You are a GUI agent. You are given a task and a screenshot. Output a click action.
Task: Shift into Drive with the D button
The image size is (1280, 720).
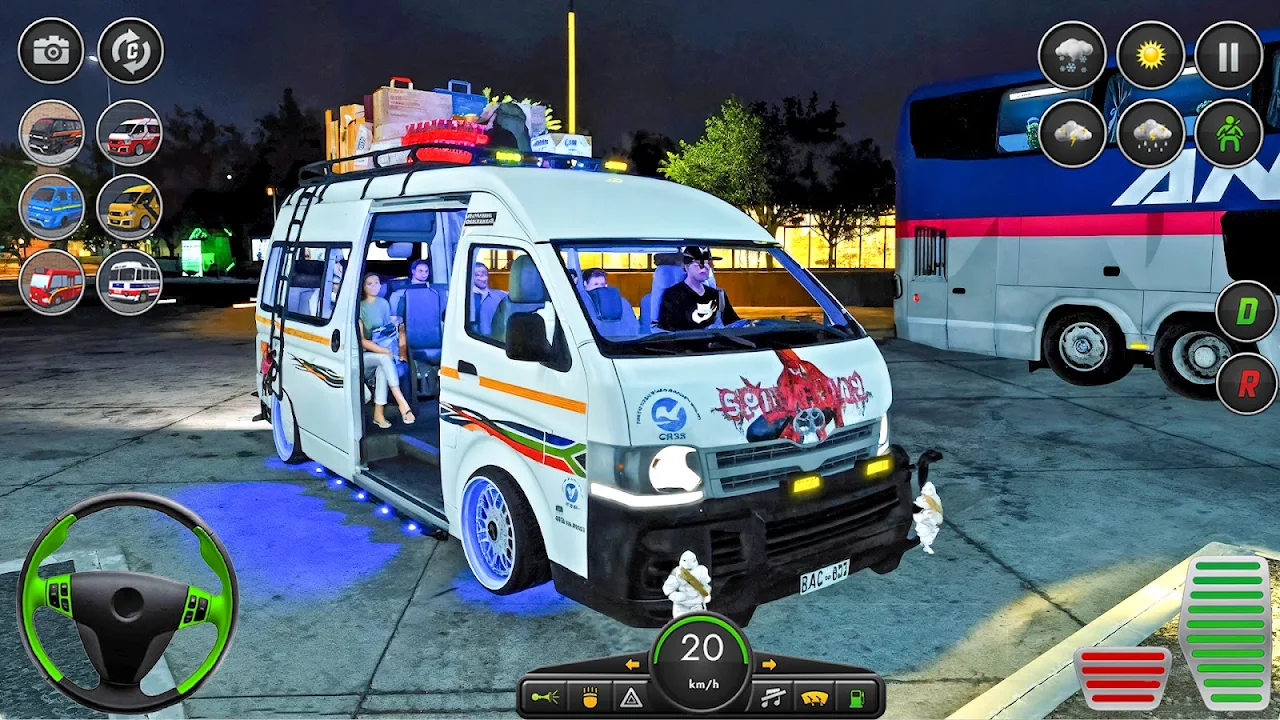tap(1246, 311)
